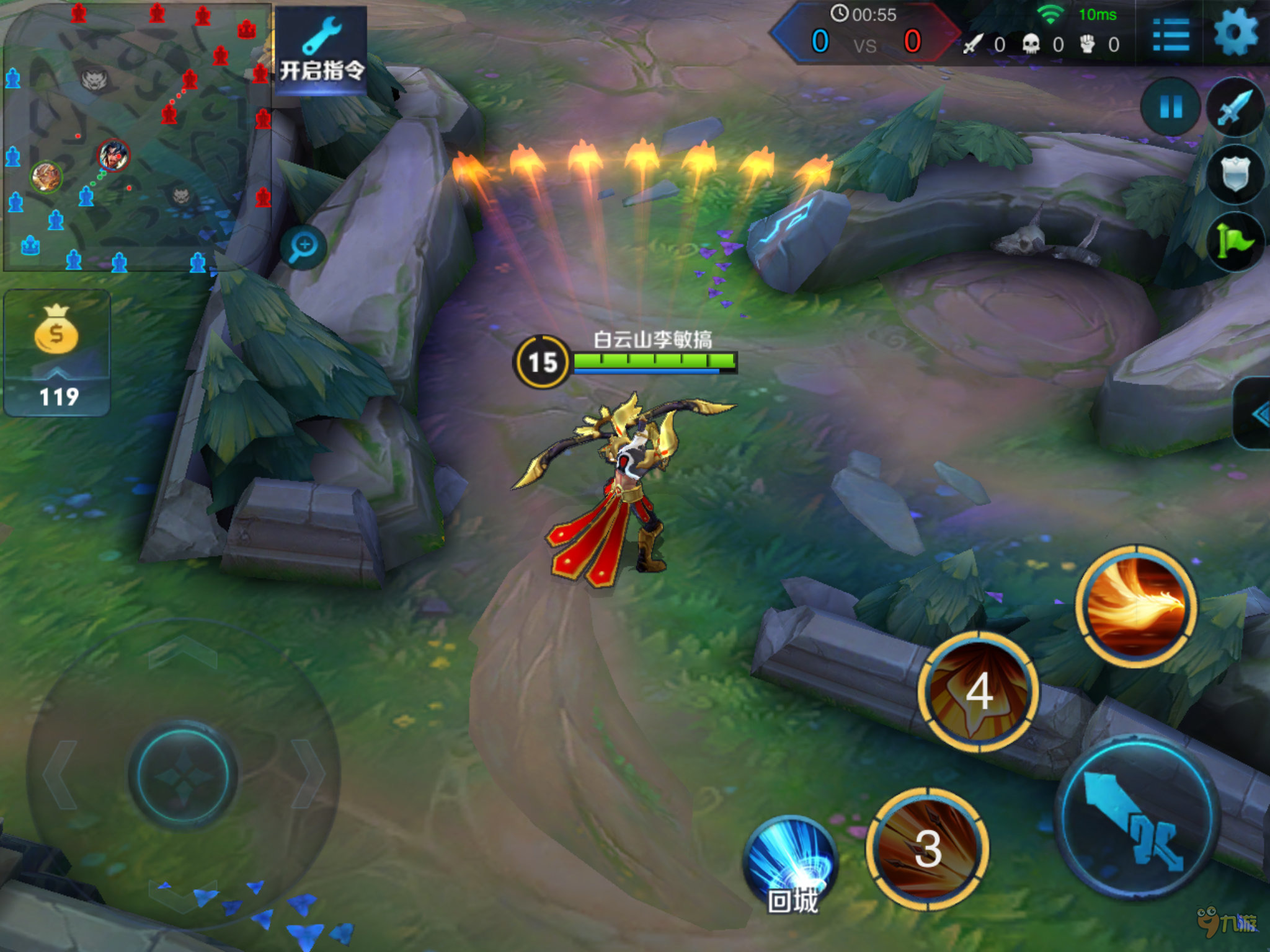The image size is (1270, 952).
Task: Send the green flag gather signal
Action: coord(1235,242)
